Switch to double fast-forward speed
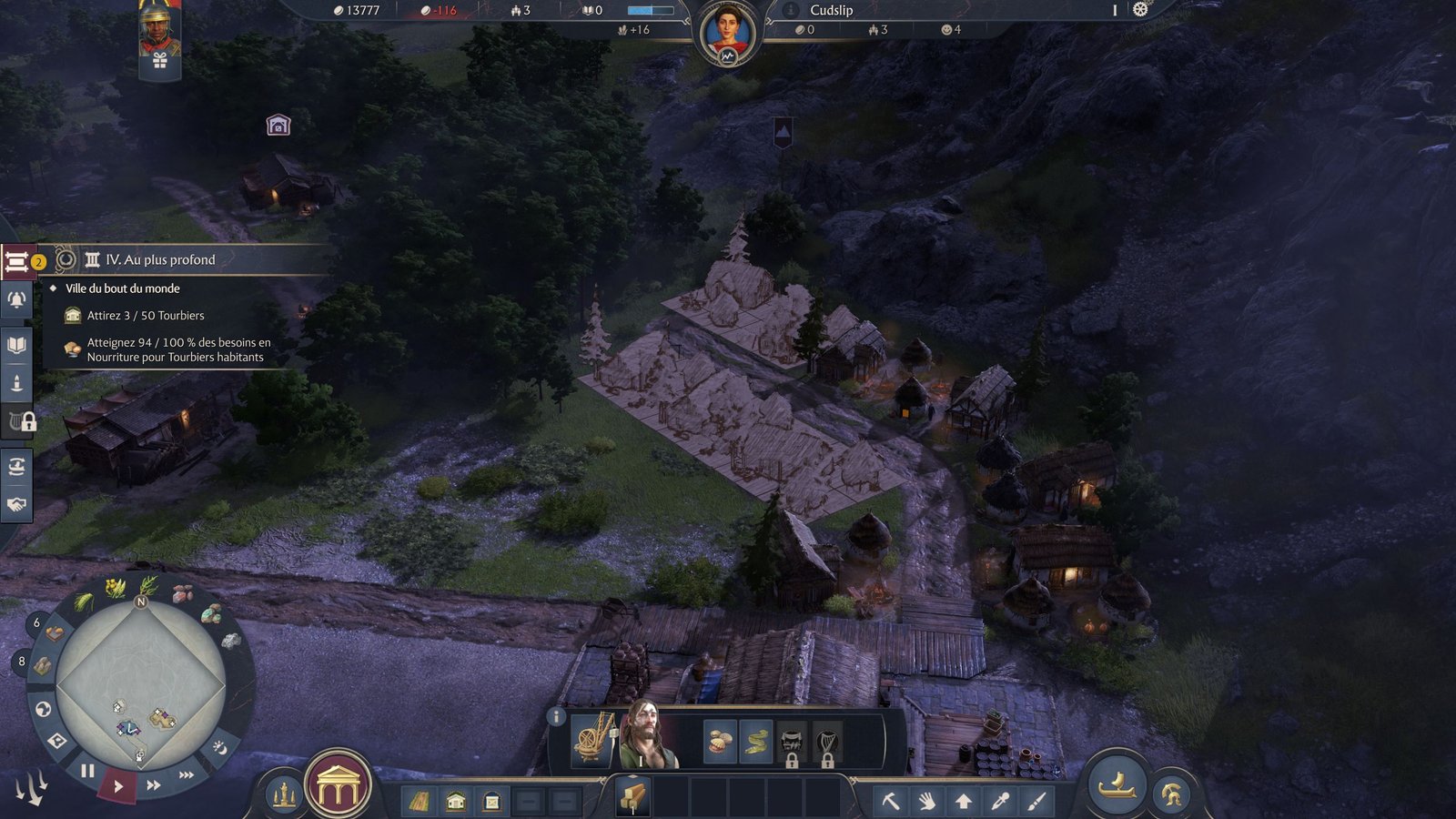The width and height of the screenshot is (1456, 819). [154, 784]
